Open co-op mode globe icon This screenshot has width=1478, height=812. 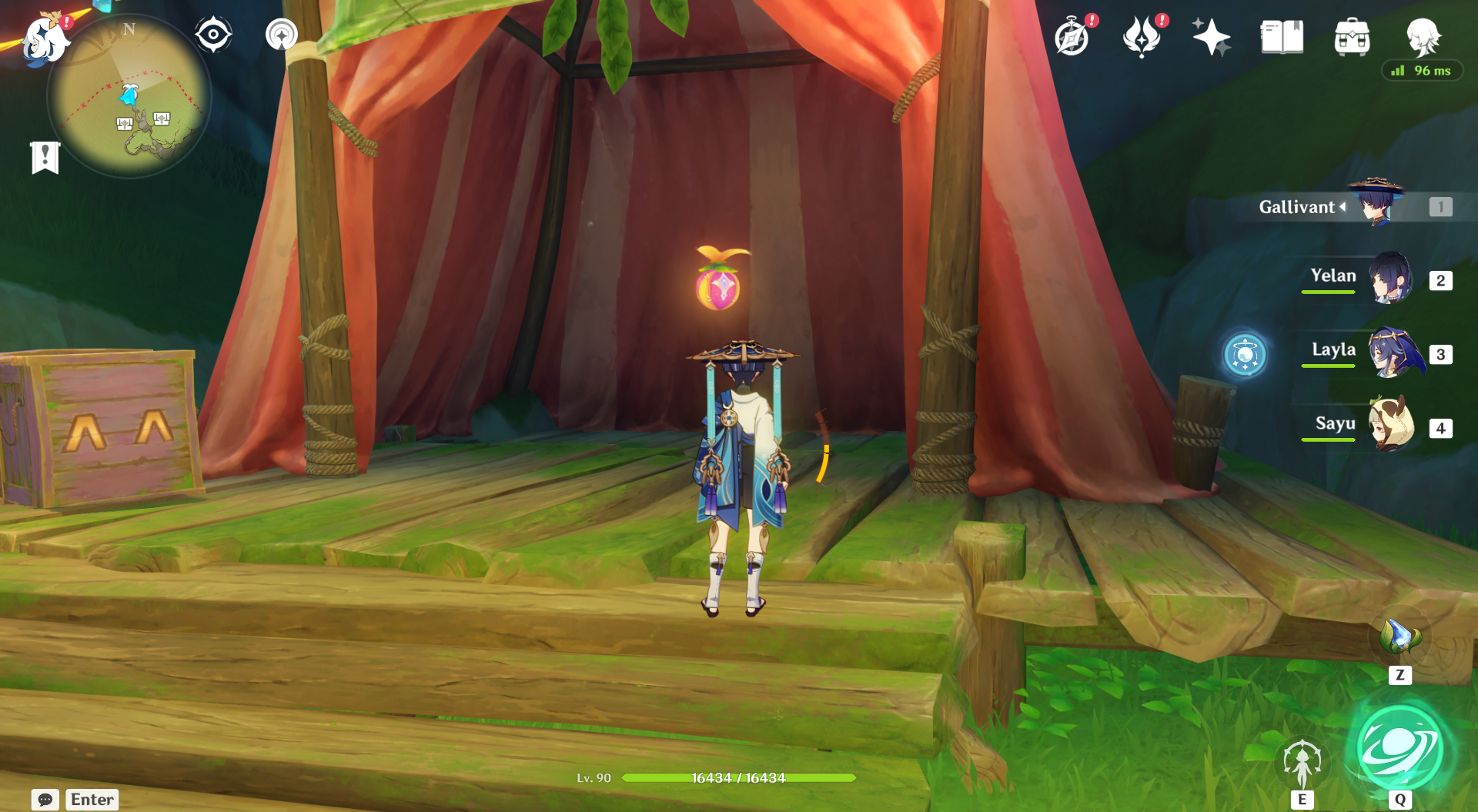coord(1245,355)
